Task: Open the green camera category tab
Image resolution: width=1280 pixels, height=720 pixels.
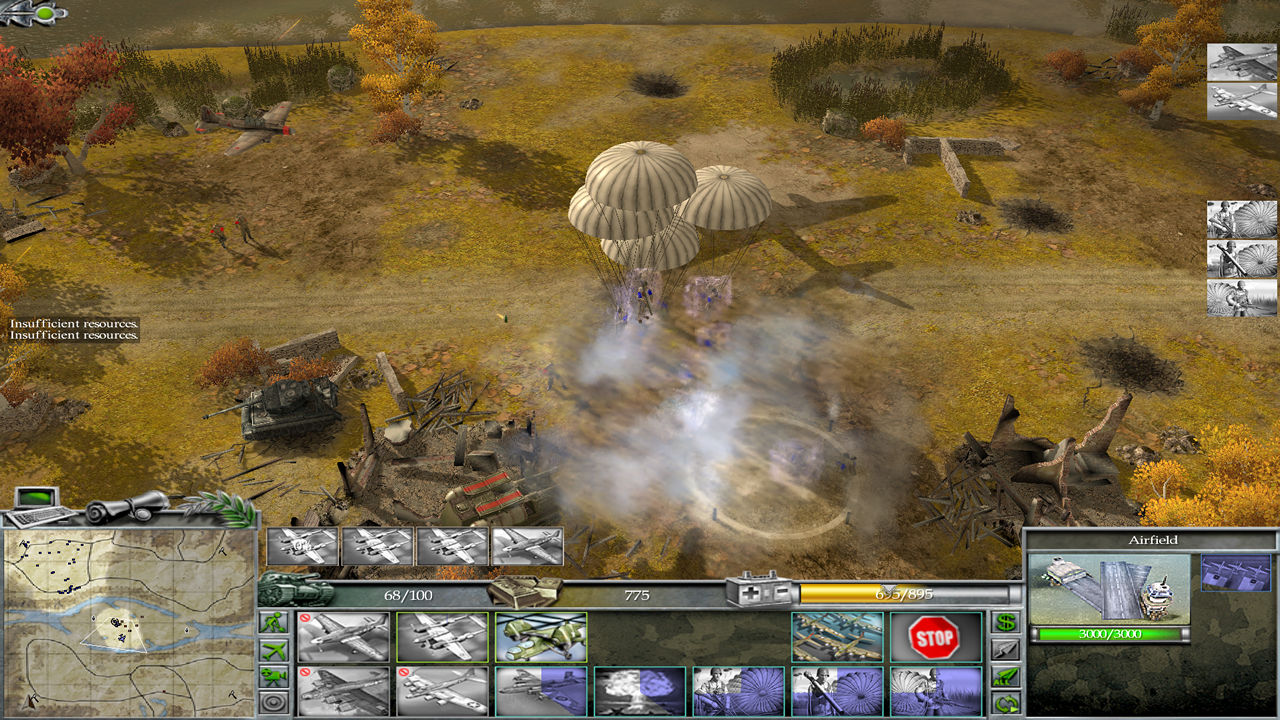Action: coord(273,676)
